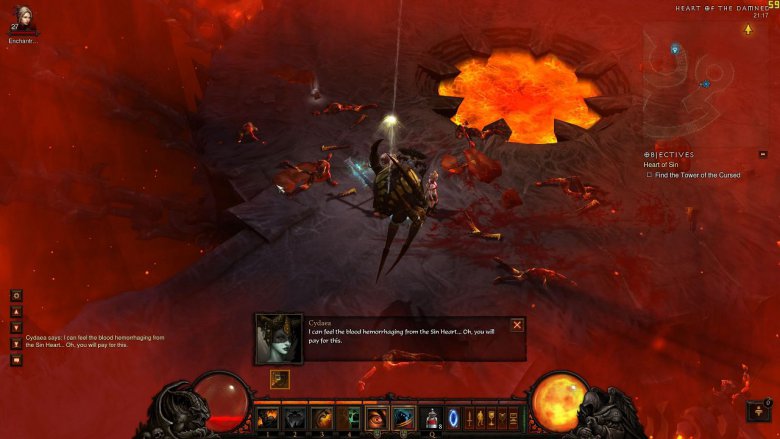
Task: Activate the green skill in slot 4
Action: point(349,418)
